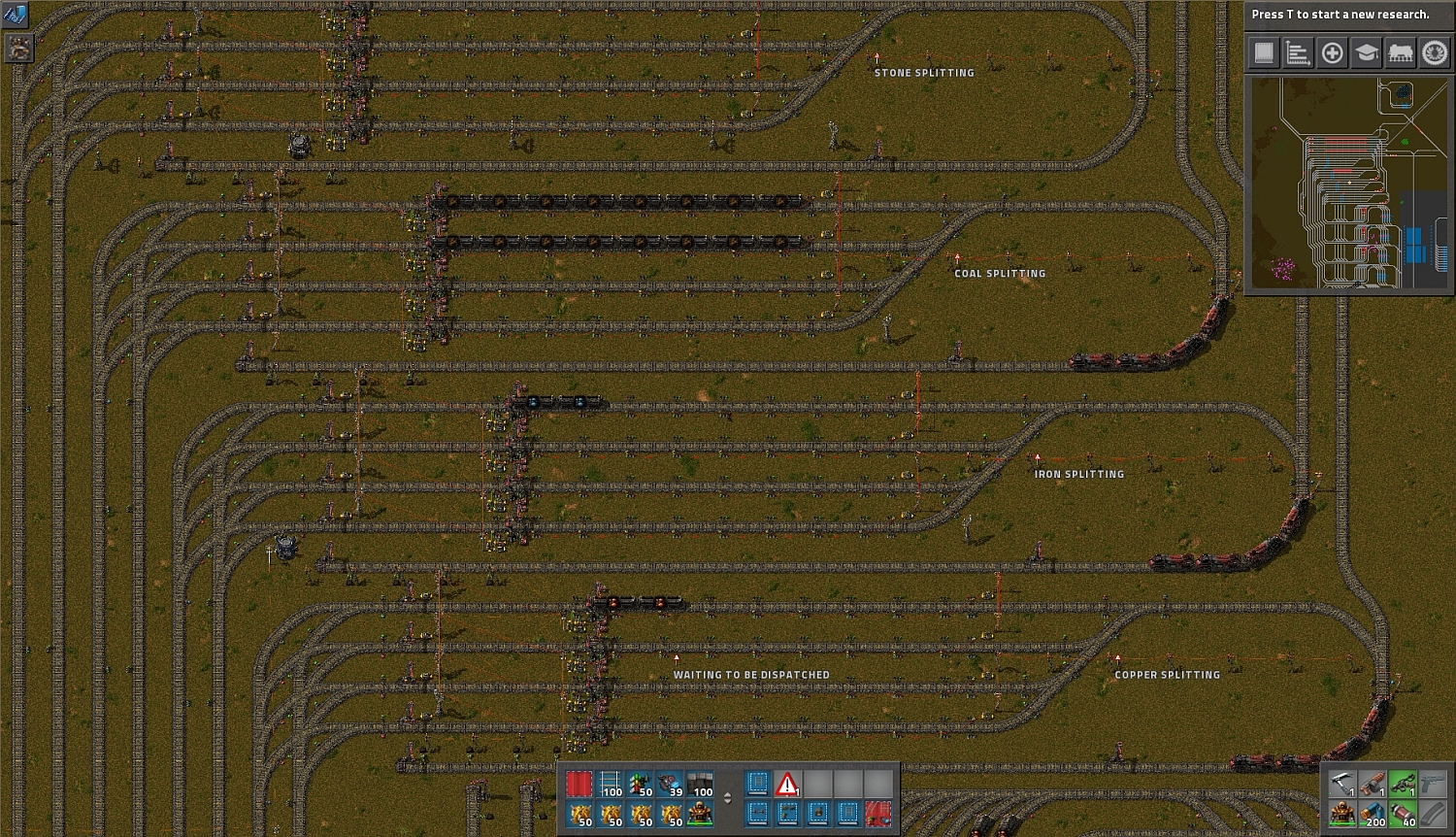Select the pickaxe tool slot
Viewport: 1456px width, 837px height.
tap(1342, 784)
